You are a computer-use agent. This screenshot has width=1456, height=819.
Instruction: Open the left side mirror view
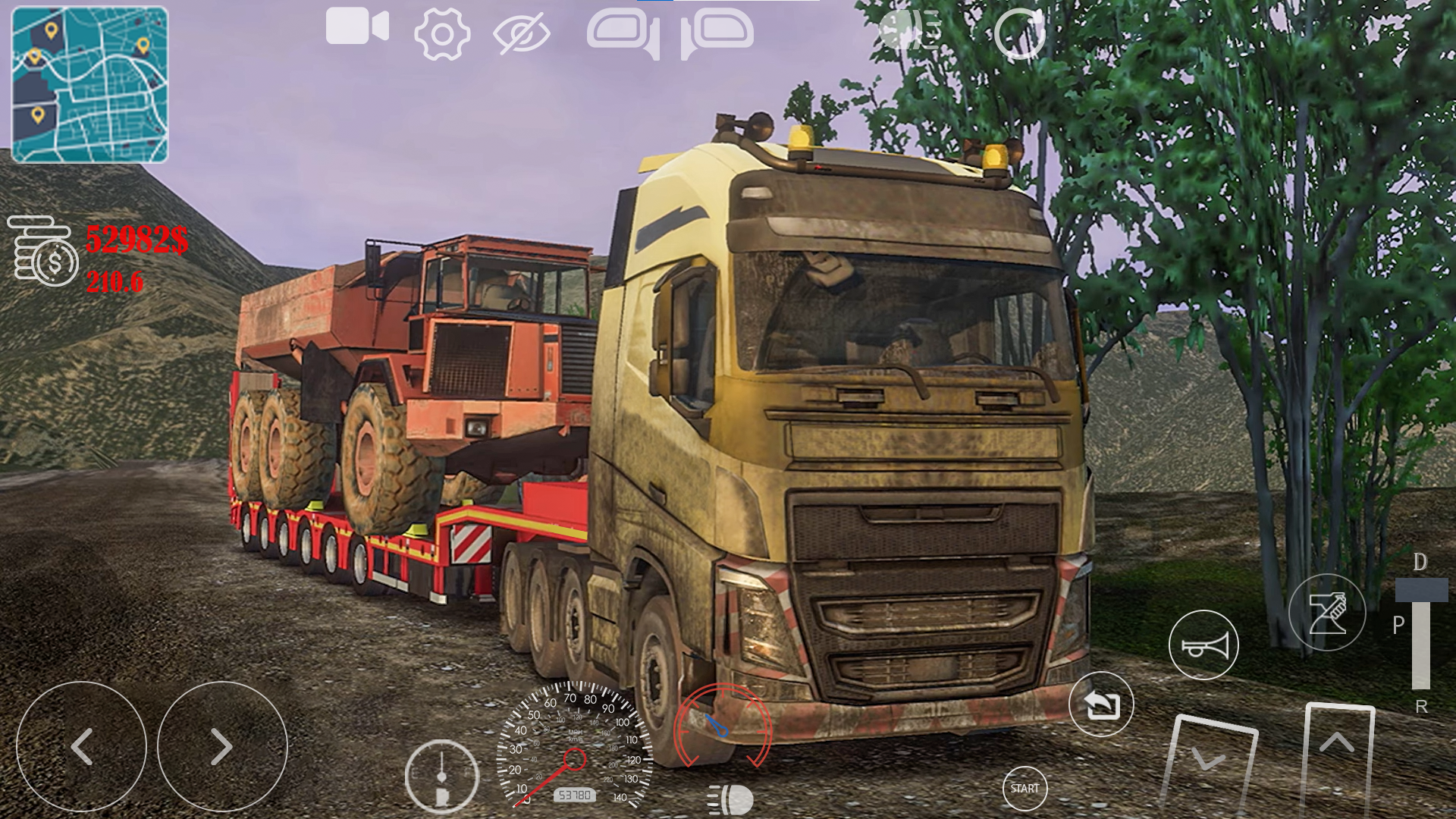tap(622, 32)
